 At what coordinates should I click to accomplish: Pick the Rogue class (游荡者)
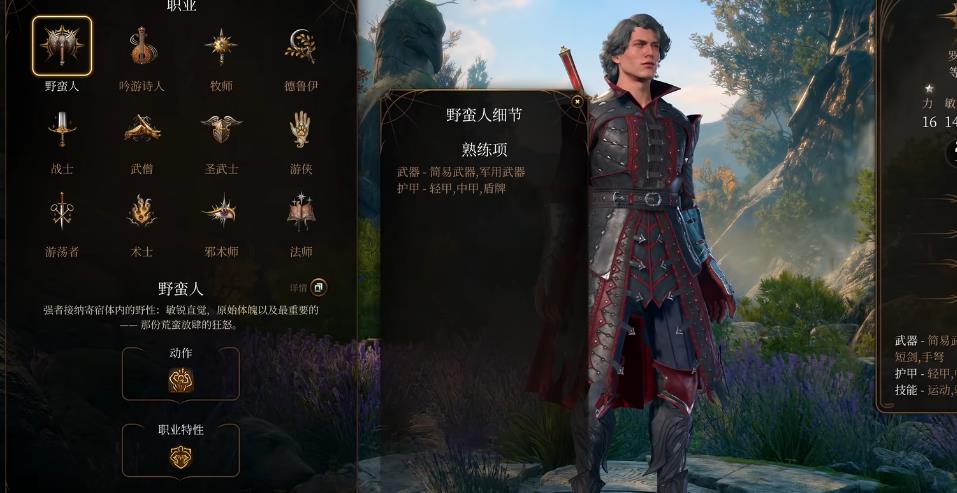tap(62, 211)
